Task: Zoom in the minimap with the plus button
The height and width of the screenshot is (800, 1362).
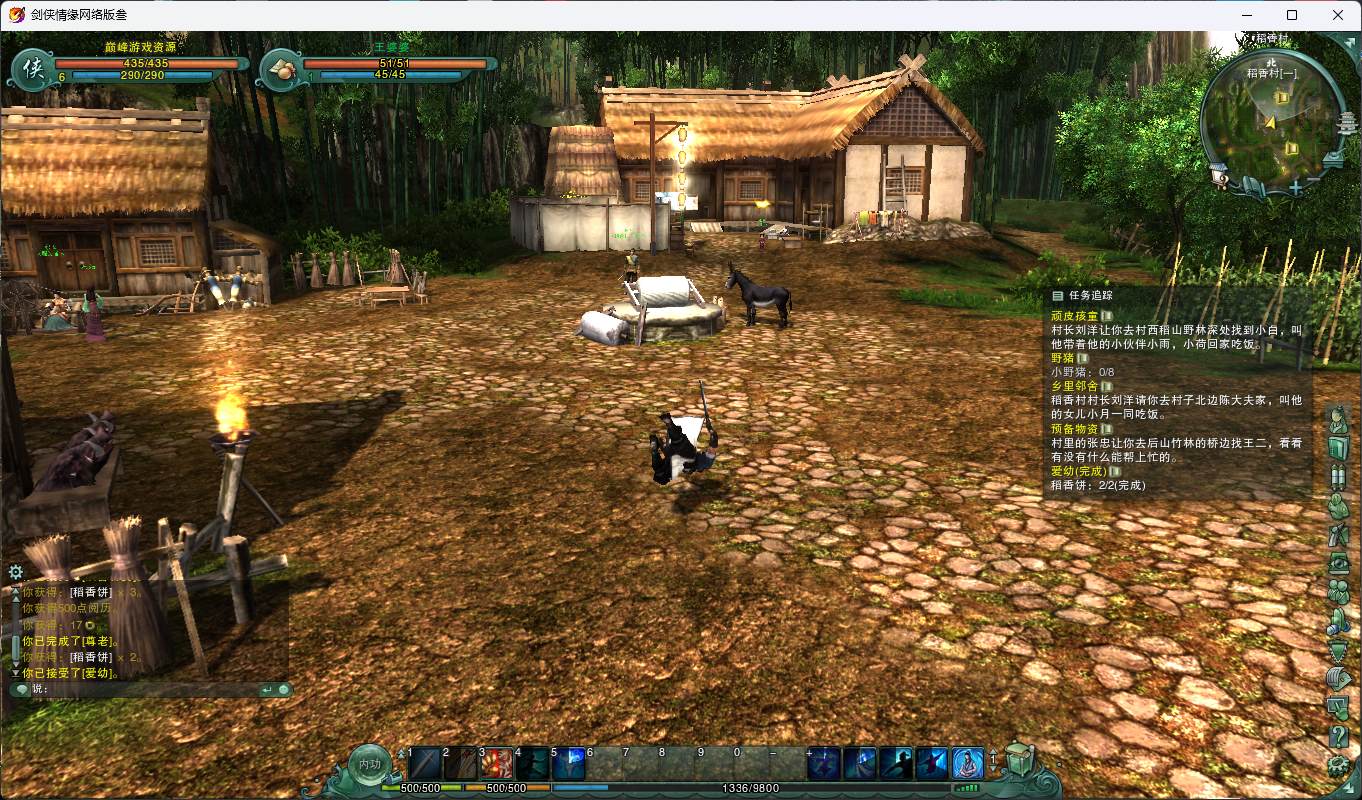Action: pyautogui.click(x=1295, y=187)
